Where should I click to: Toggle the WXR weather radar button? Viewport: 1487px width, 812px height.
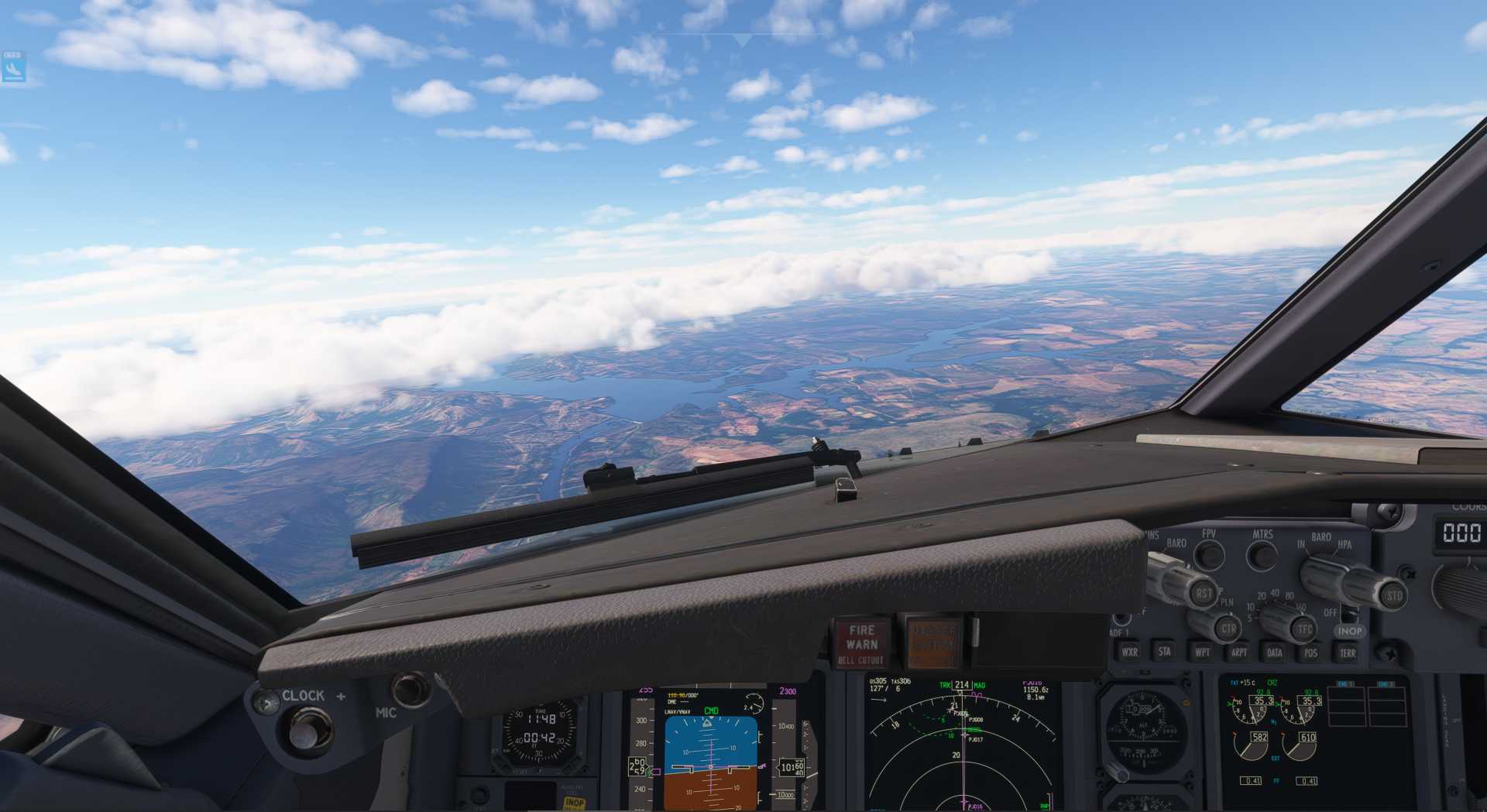click(1130, 652)
